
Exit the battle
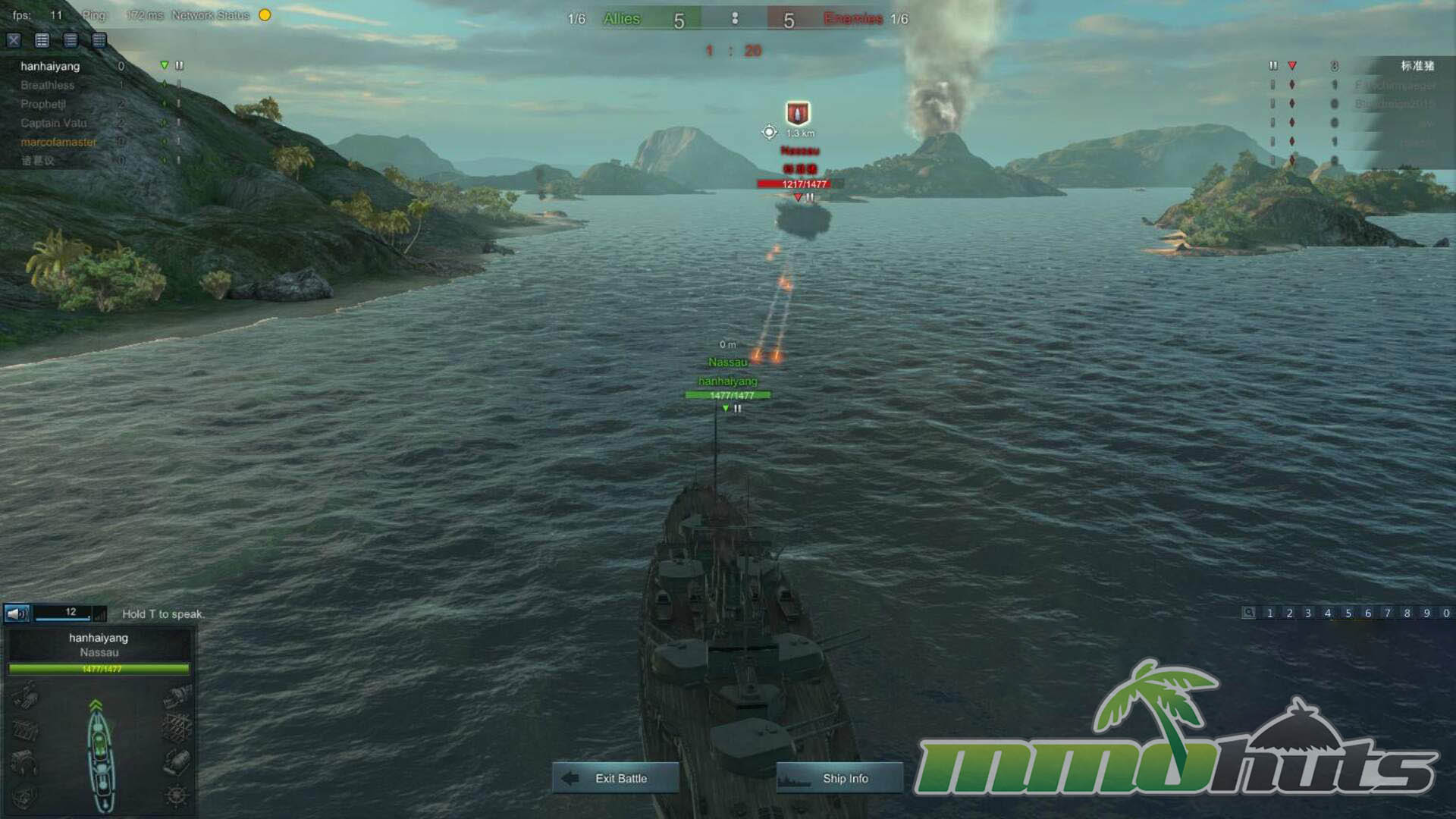point(615,778)
